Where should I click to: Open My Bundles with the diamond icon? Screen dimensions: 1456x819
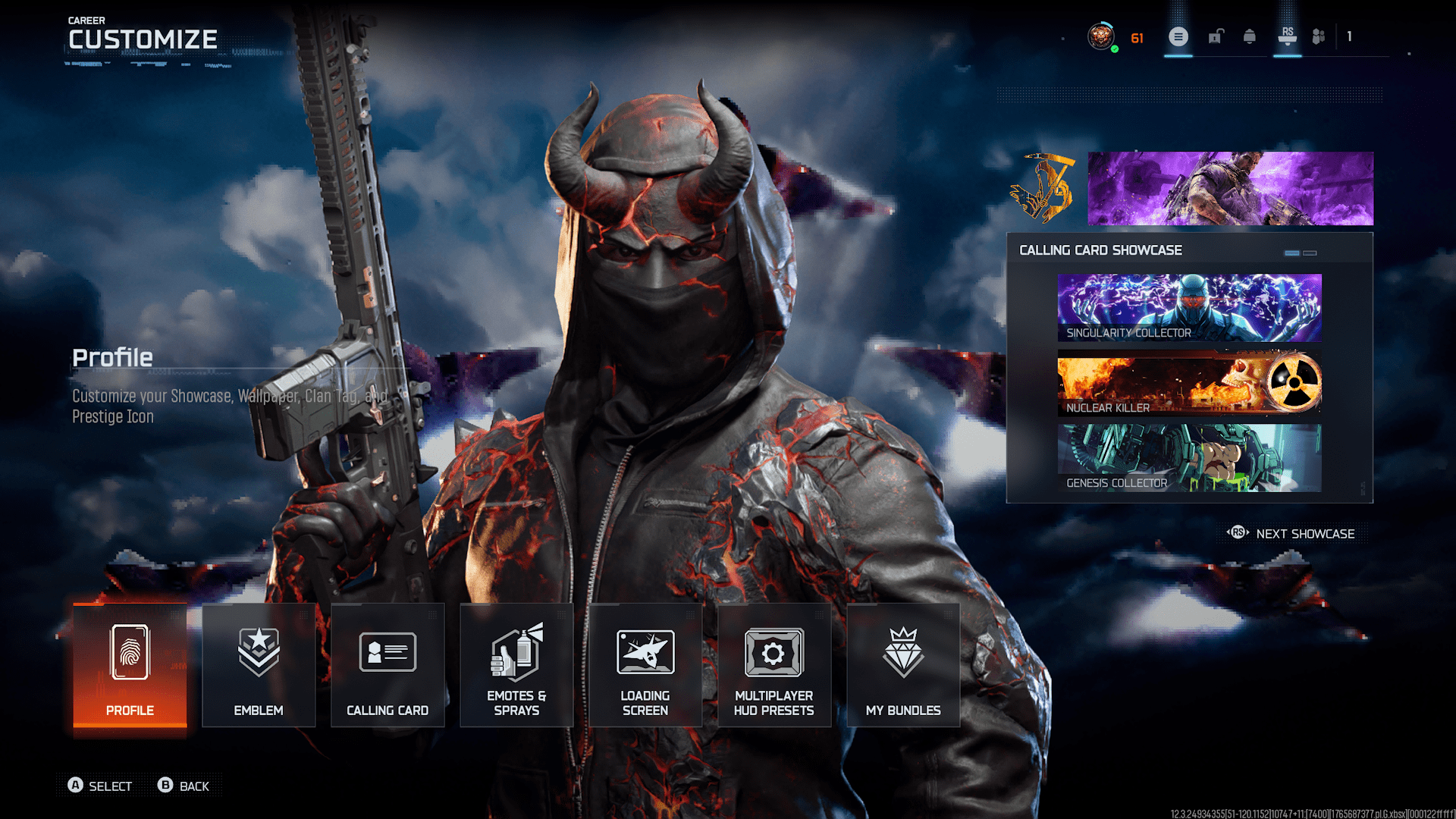903,667
